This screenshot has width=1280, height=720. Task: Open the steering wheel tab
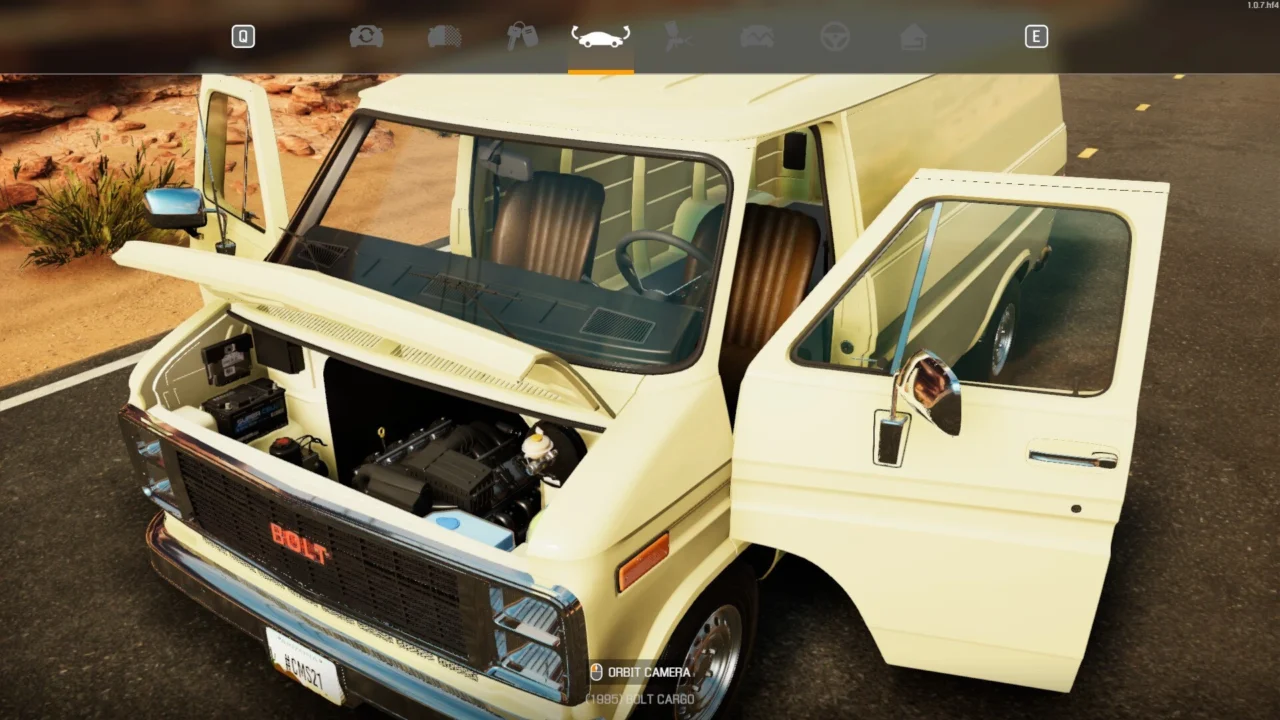point(834,37)
